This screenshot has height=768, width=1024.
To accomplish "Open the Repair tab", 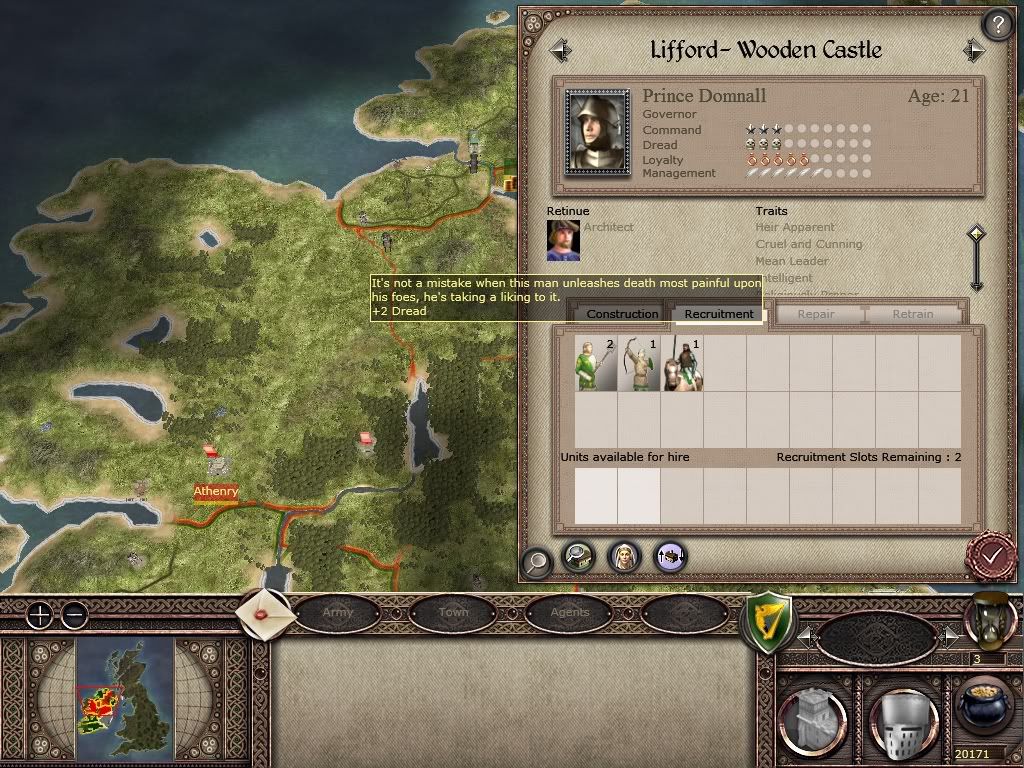I will [x=816, y=314].
